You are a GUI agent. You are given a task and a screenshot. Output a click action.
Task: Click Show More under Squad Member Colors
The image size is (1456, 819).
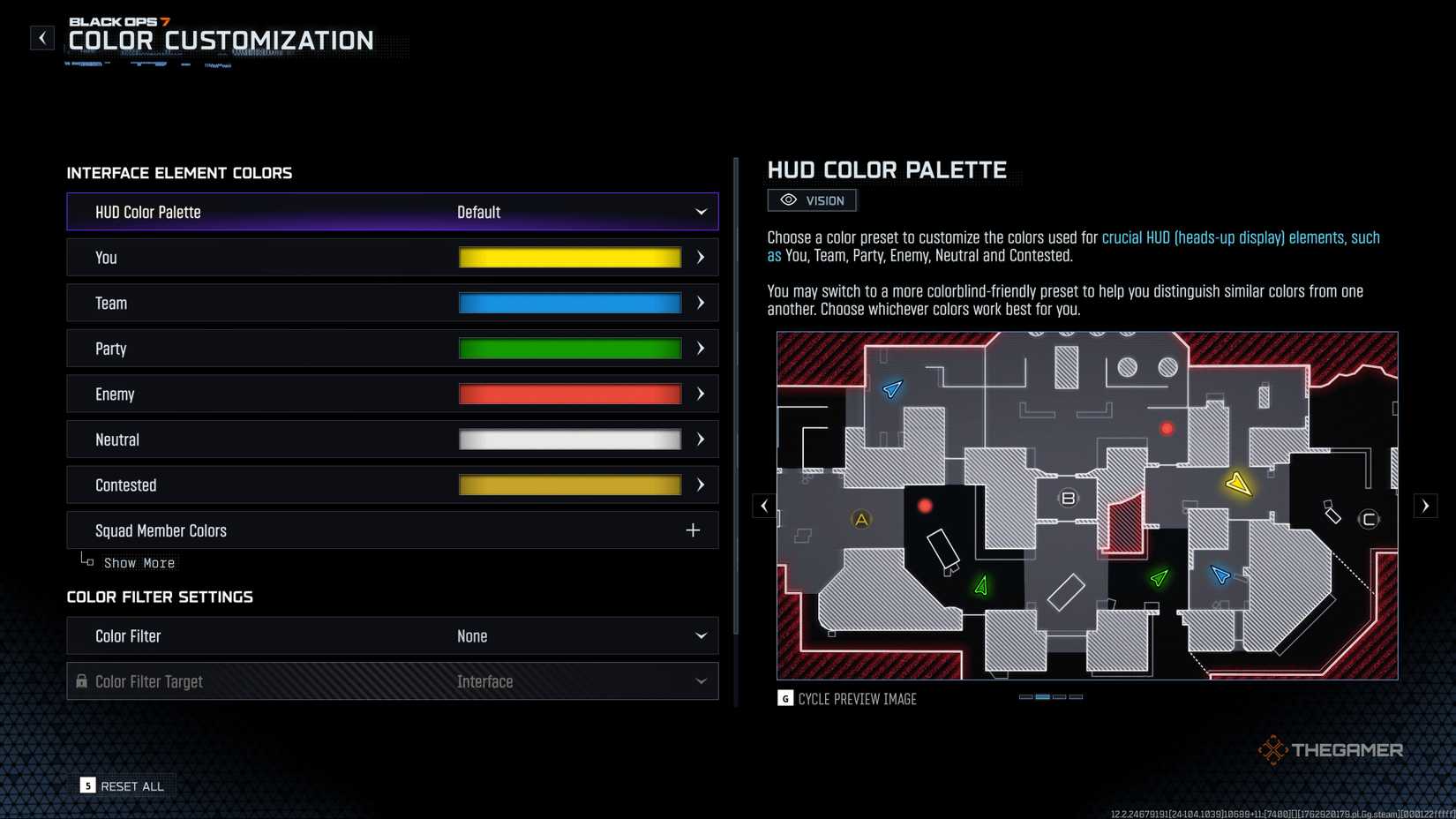(139, 562)
